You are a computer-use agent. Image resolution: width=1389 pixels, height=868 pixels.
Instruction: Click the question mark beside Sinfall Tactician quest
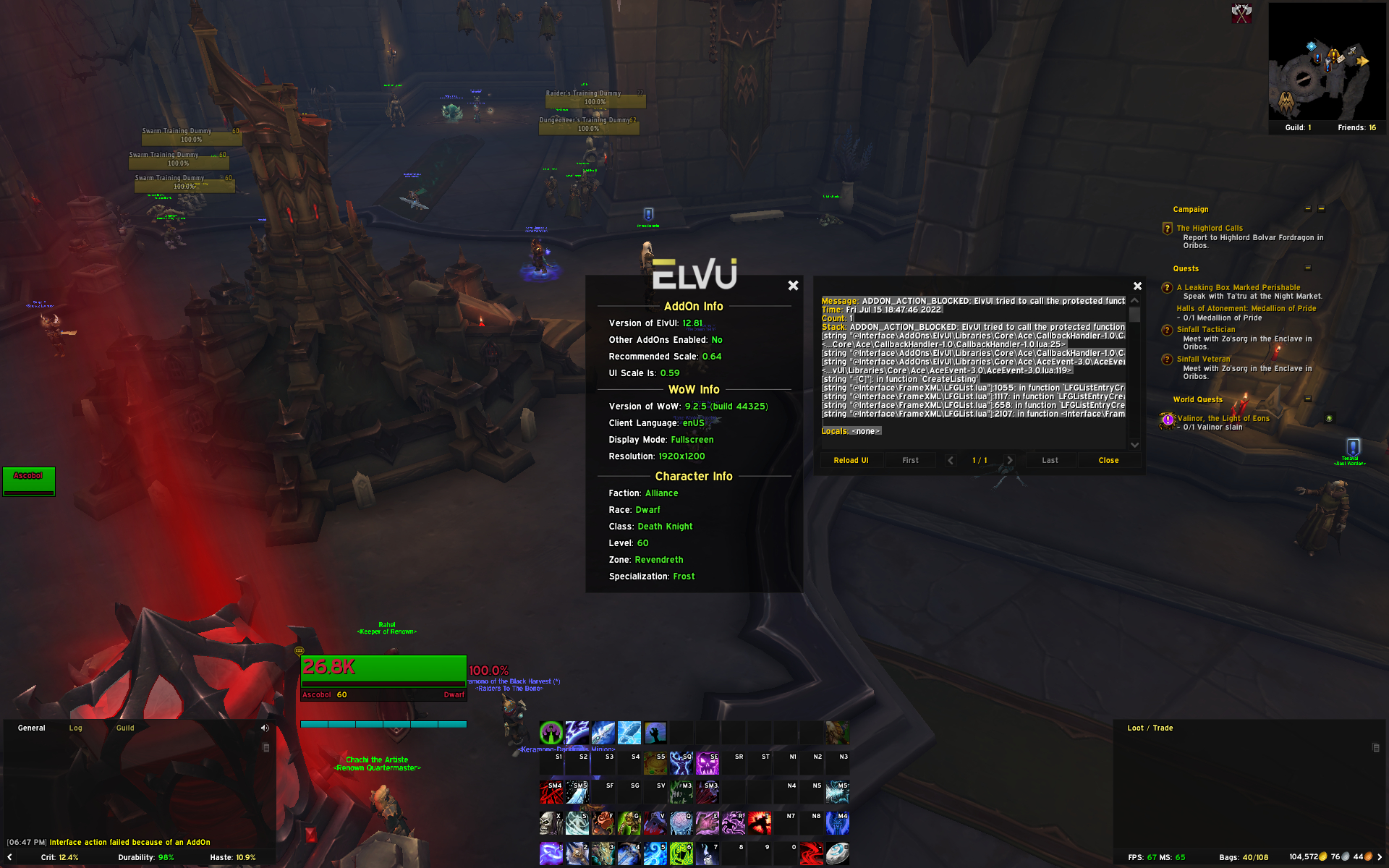[x=1167, y=329]
